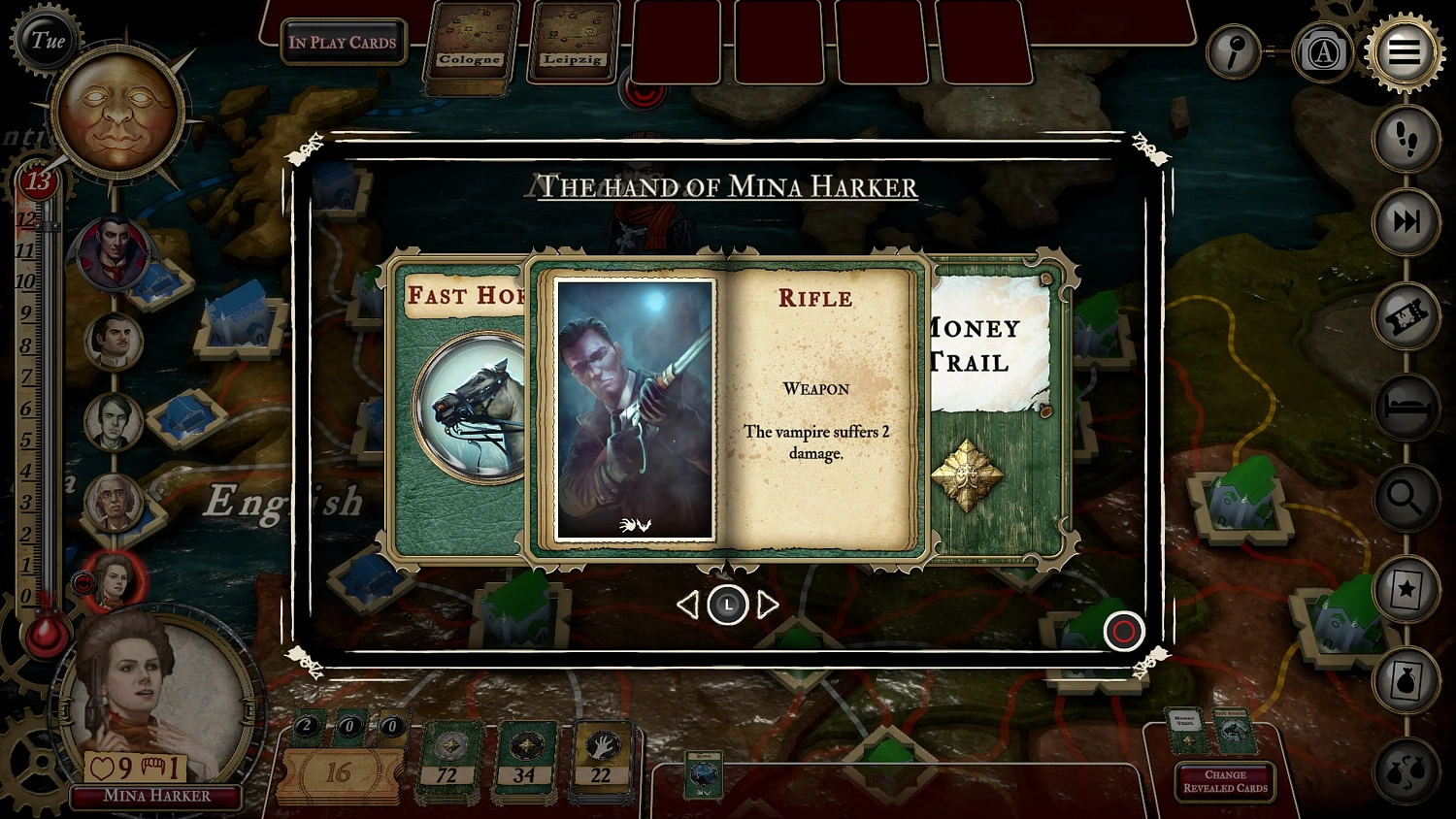
Task: Select the circled A automation icon
Action: pyautogui.click(x=1322, y=52)
